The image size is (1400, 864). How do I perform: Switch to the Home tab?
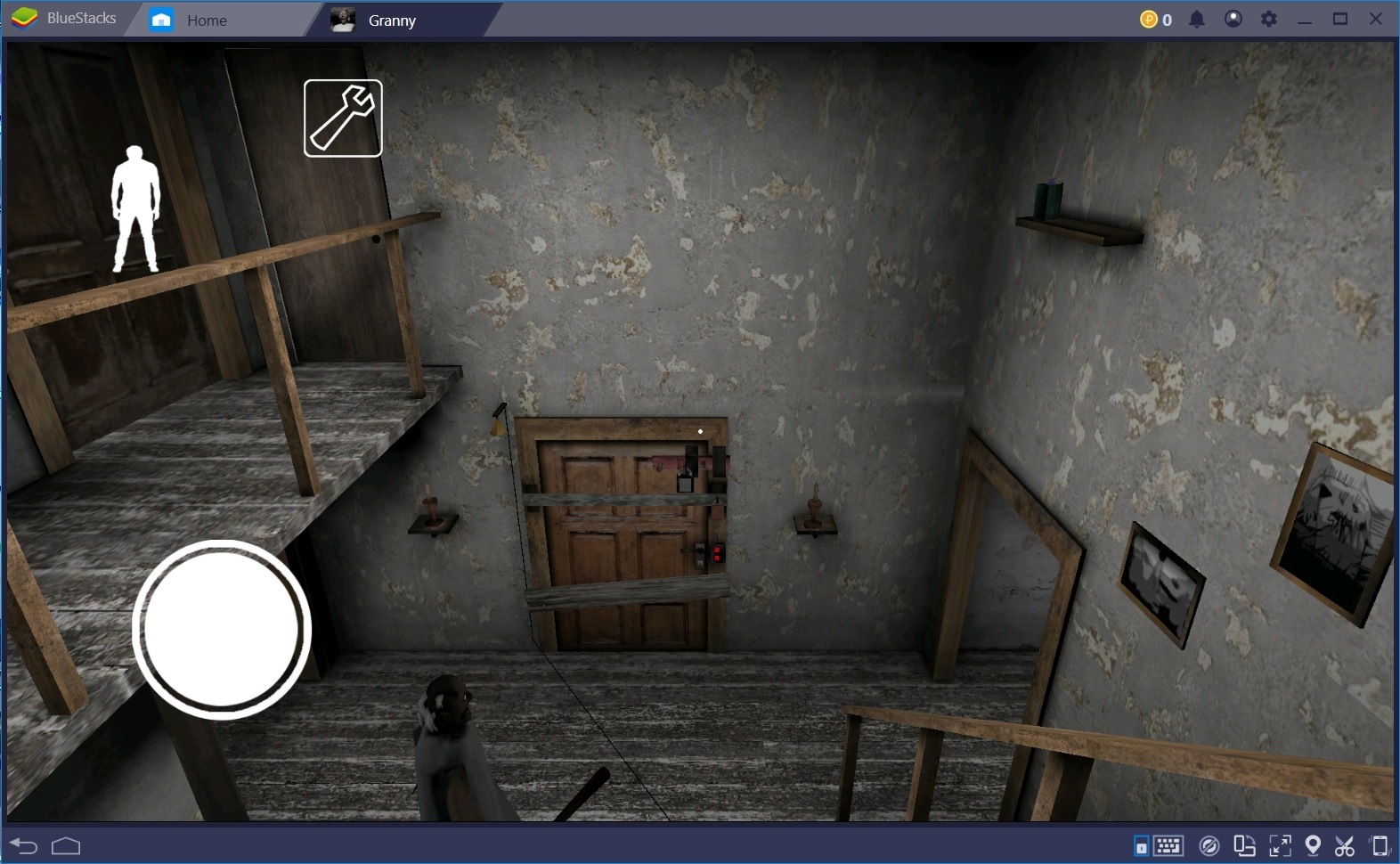207,19
